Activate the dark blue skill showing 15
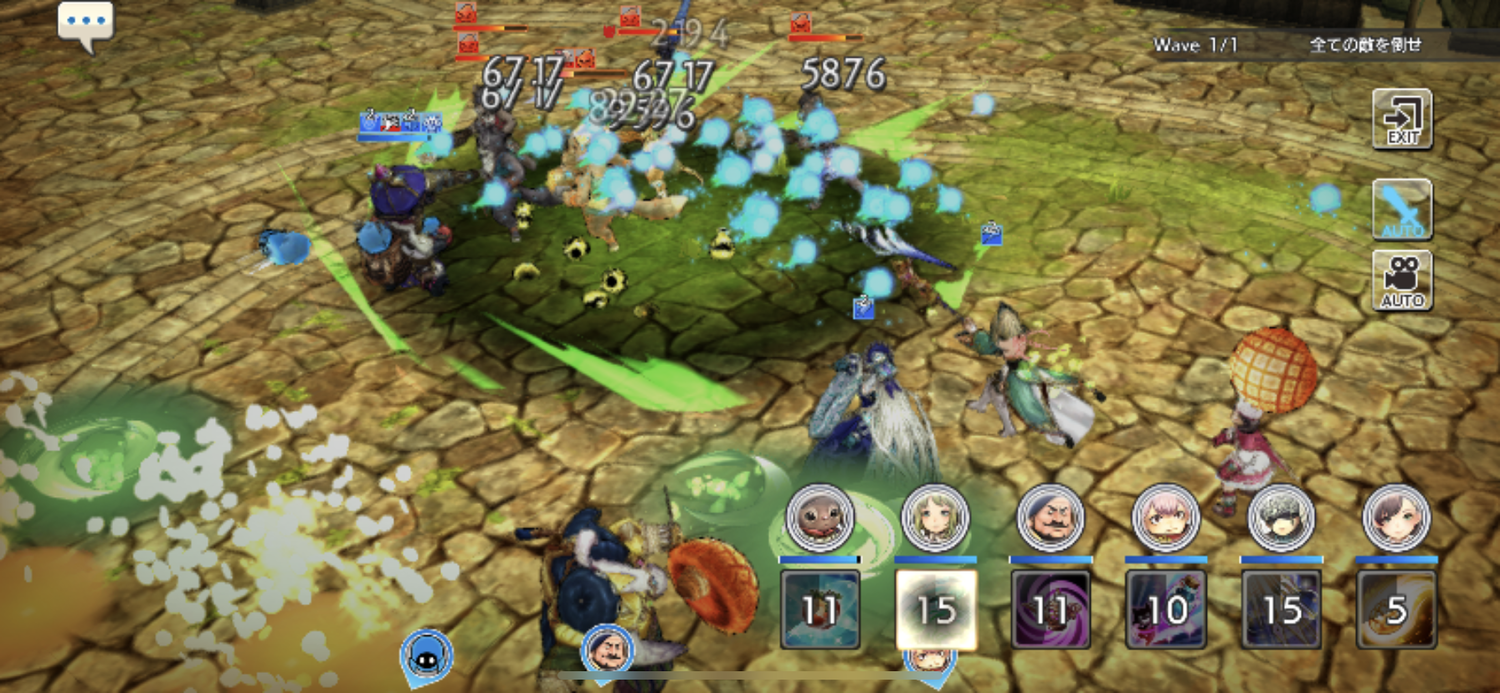 click(1282, 609)
